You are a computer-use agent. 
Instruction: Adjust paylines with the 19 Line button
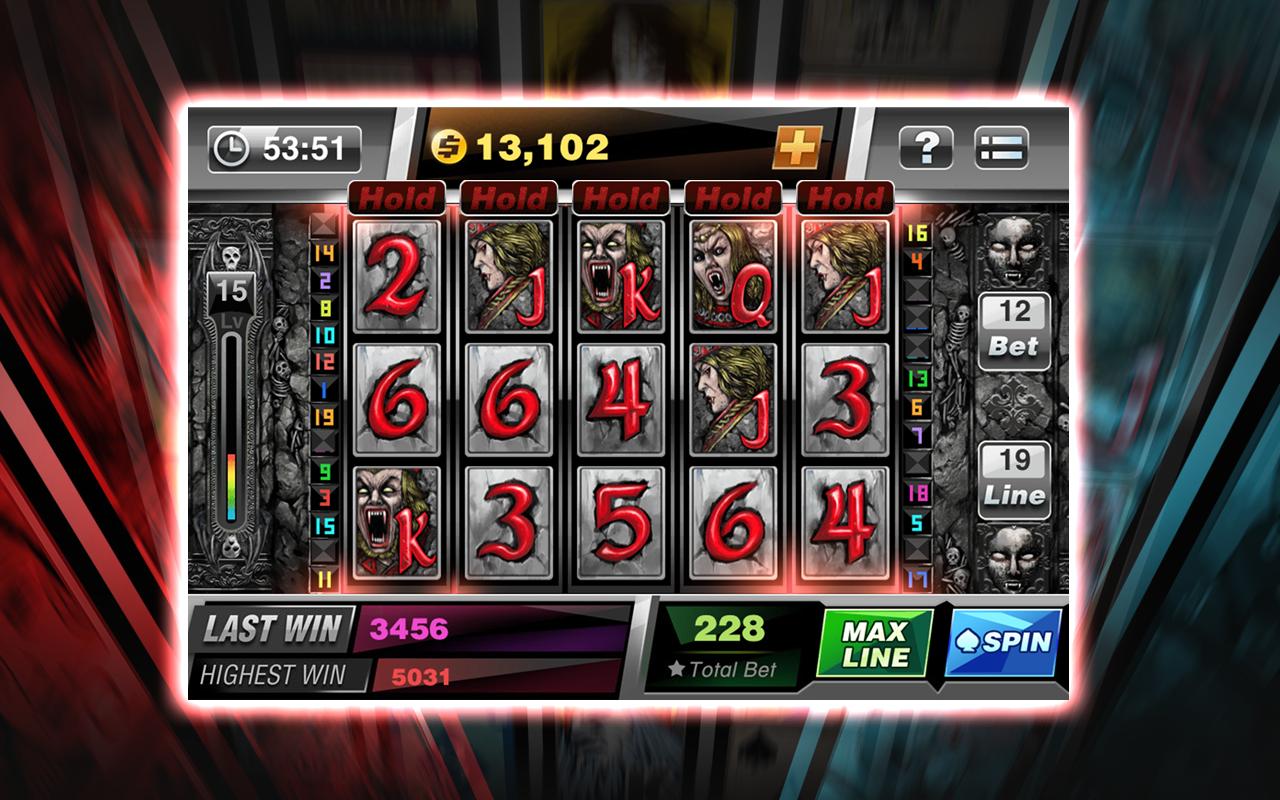point(1014,478)
